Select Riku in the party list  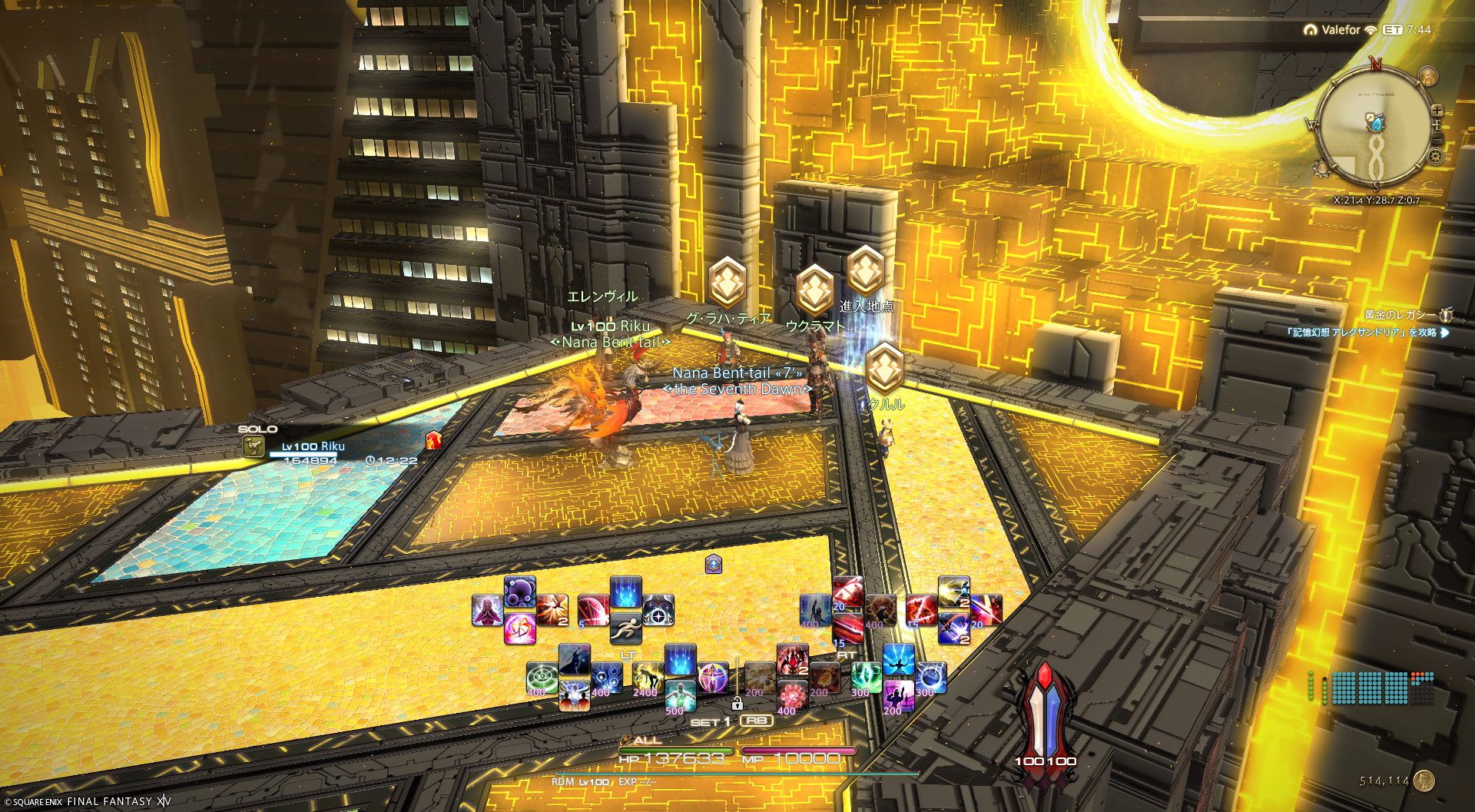pos(313,446)
